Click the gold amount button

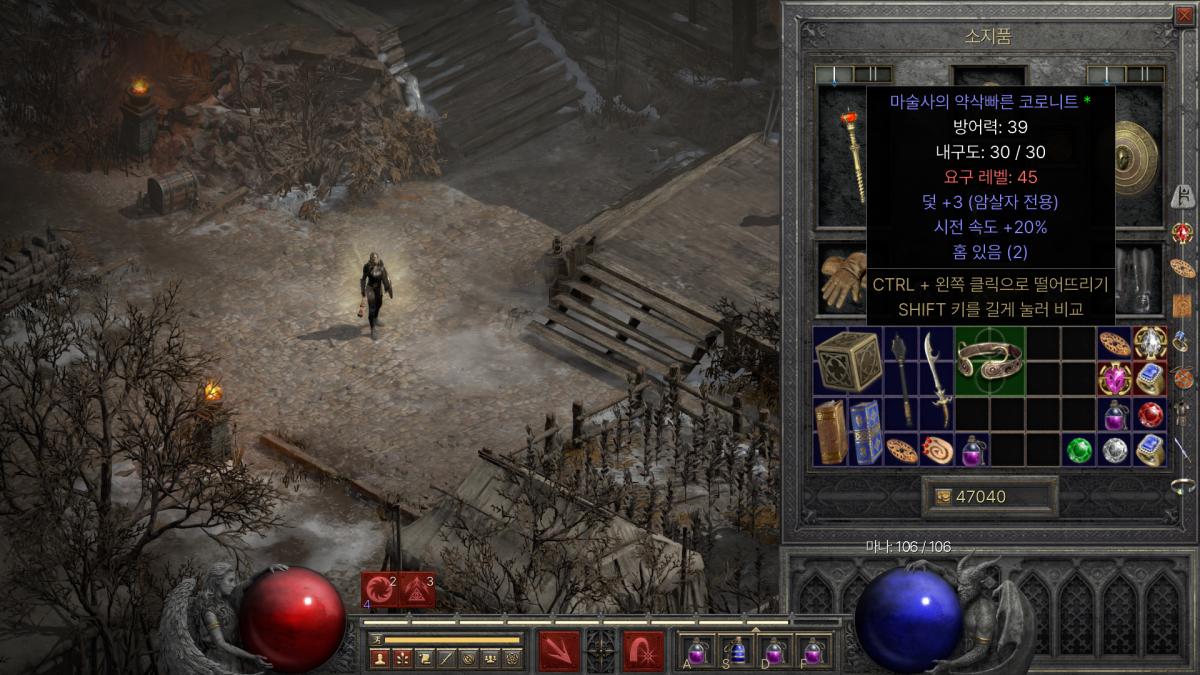(990, 497)
